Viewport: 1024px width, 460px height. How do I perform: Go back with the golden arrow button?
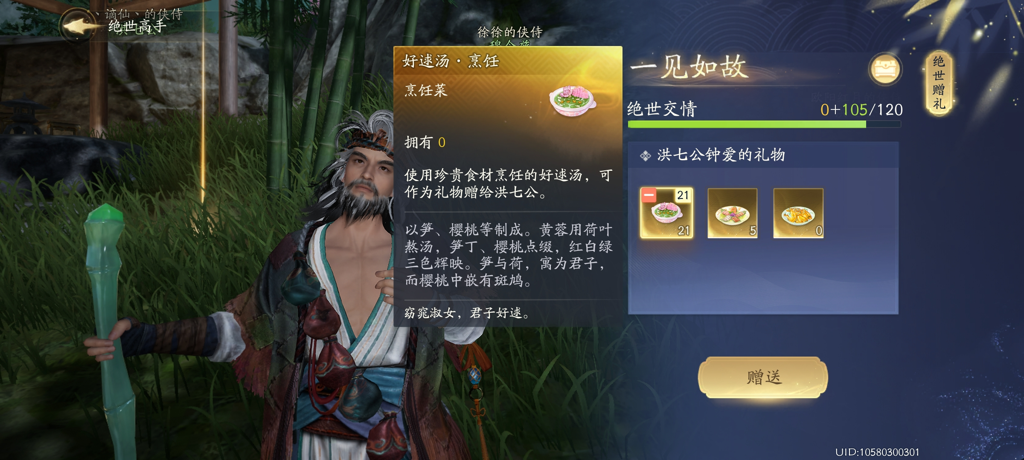[78, 24]
